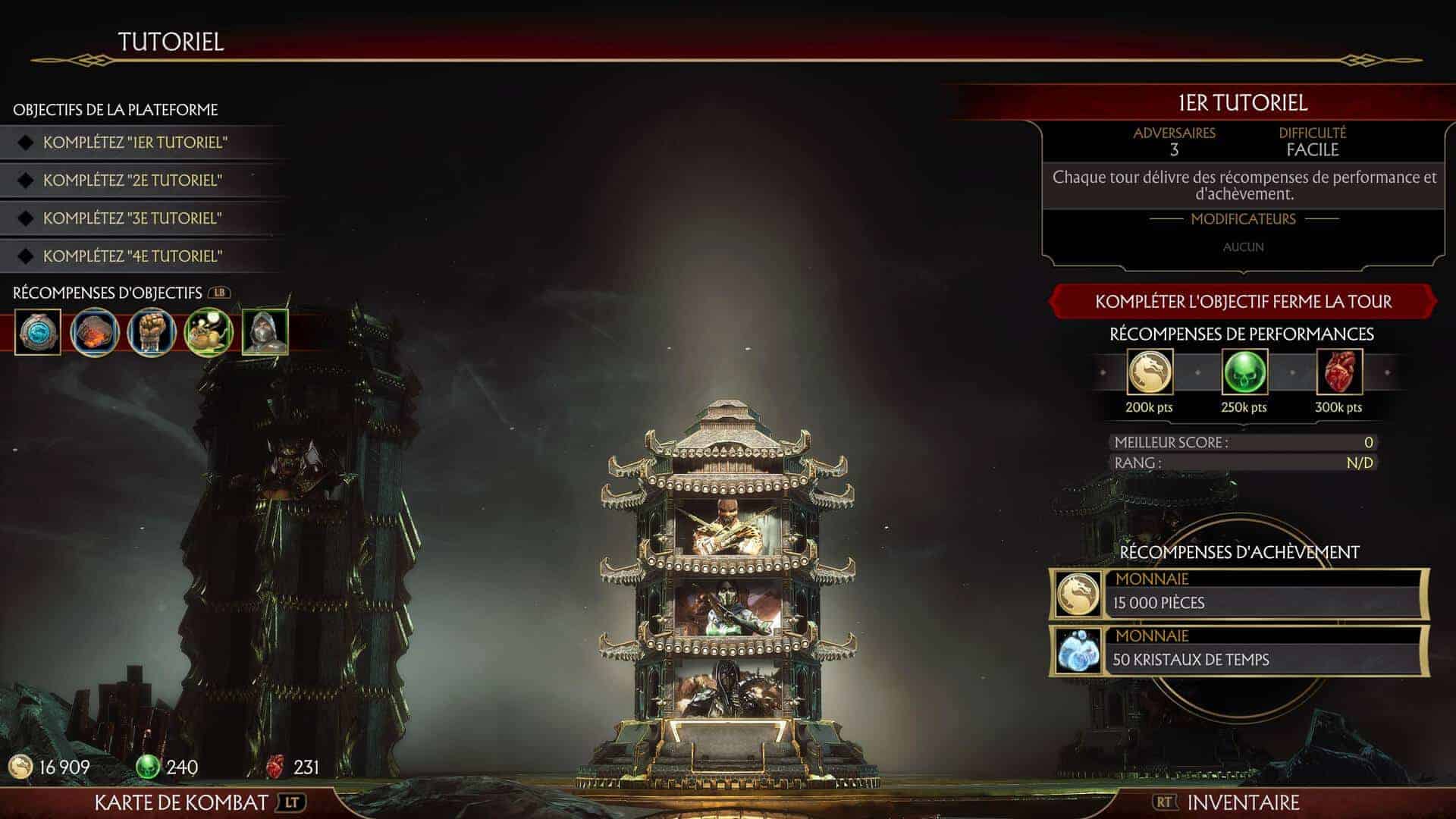1456x819 pixels.
Task: Open the hooded masked character reward
Action: pyautogui.click(x=265, y=332)
